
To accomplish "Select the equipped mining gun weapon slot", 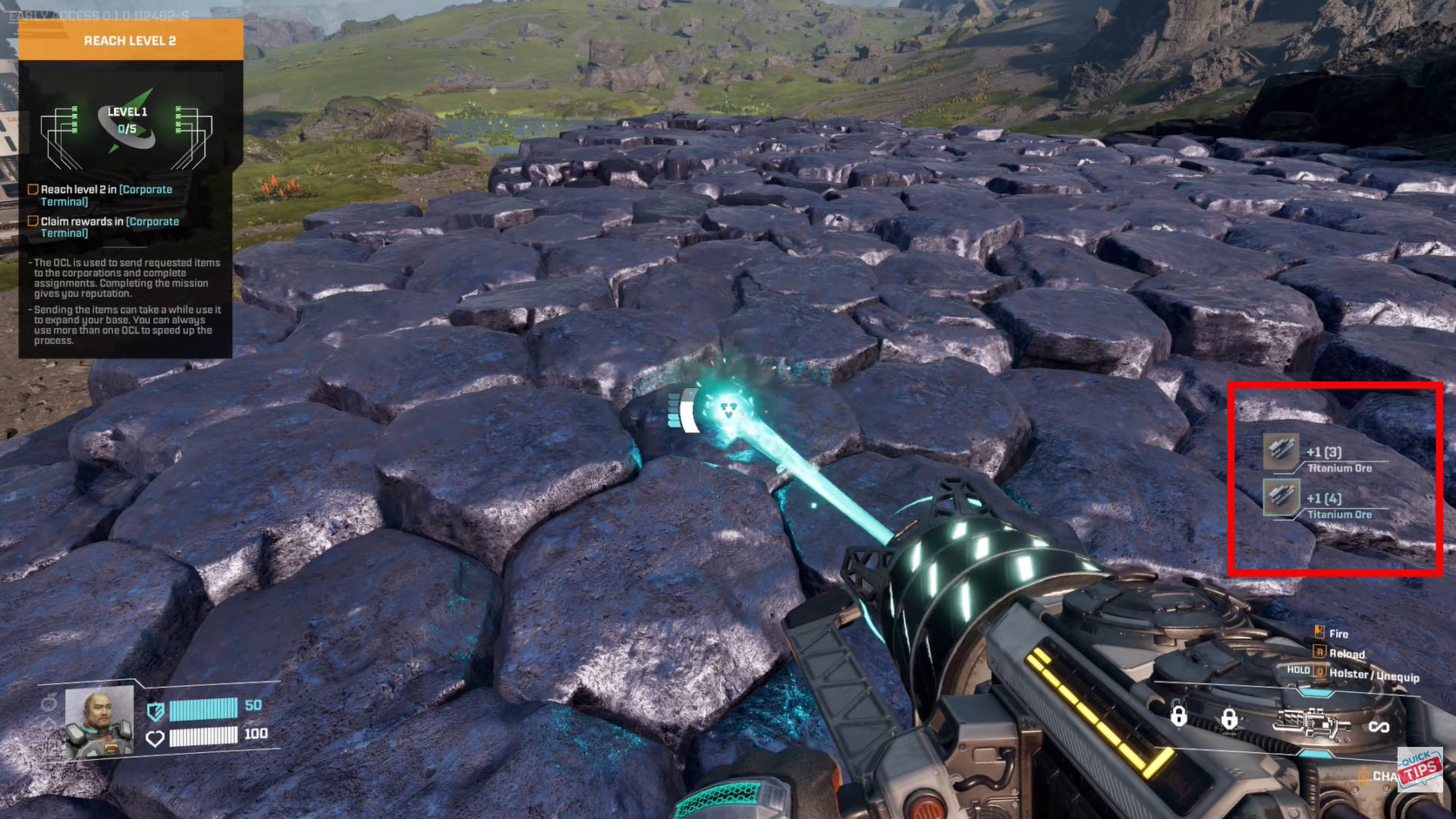I will click(1310, 724).
